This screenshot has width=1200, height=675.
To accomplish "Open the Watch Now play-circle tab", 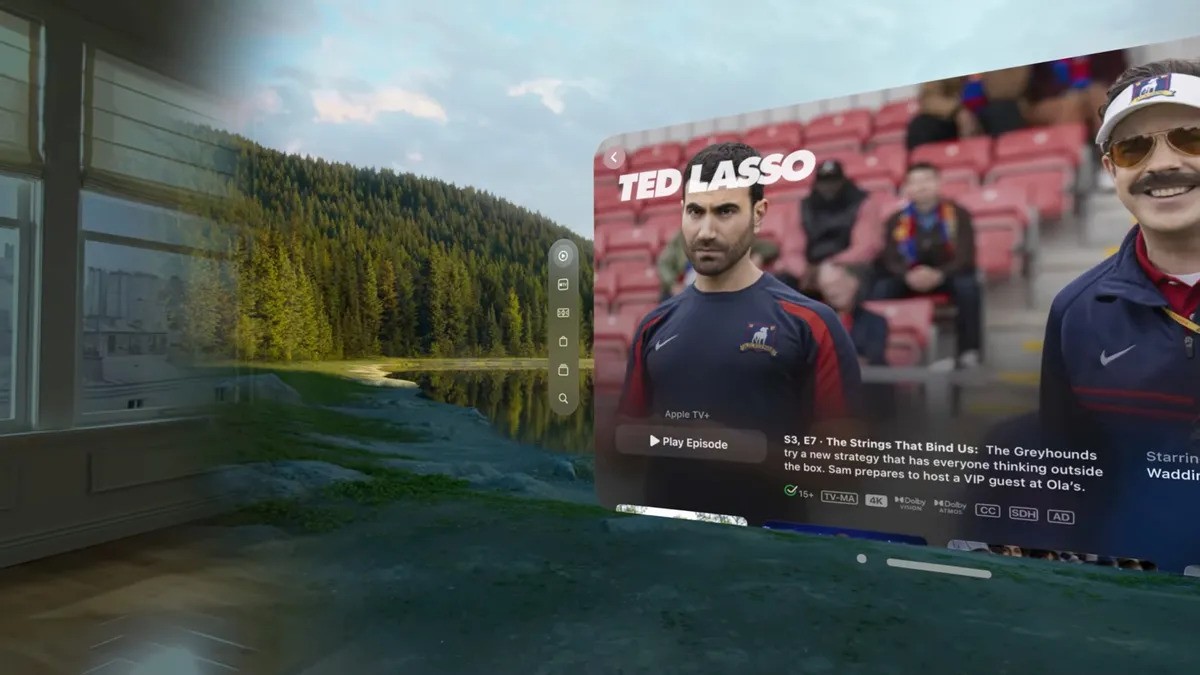I will pos(563,256).
